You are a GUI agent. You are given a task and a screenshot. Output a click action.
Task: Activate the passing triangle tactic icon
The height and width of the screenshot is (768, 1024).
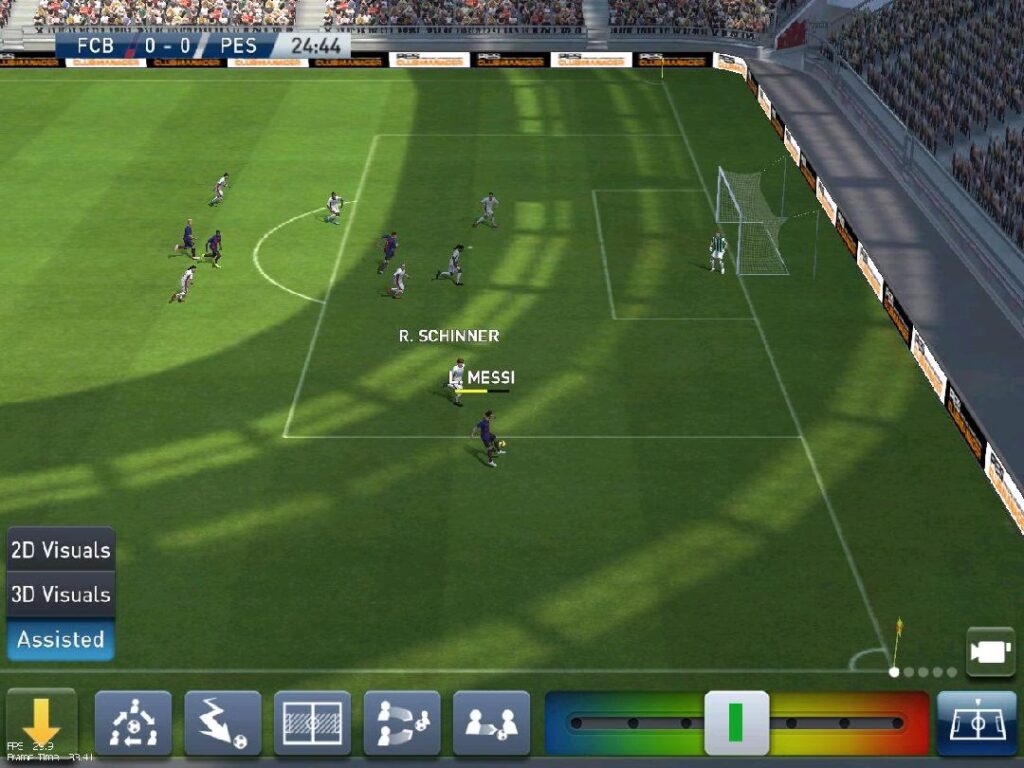[133, 723]
